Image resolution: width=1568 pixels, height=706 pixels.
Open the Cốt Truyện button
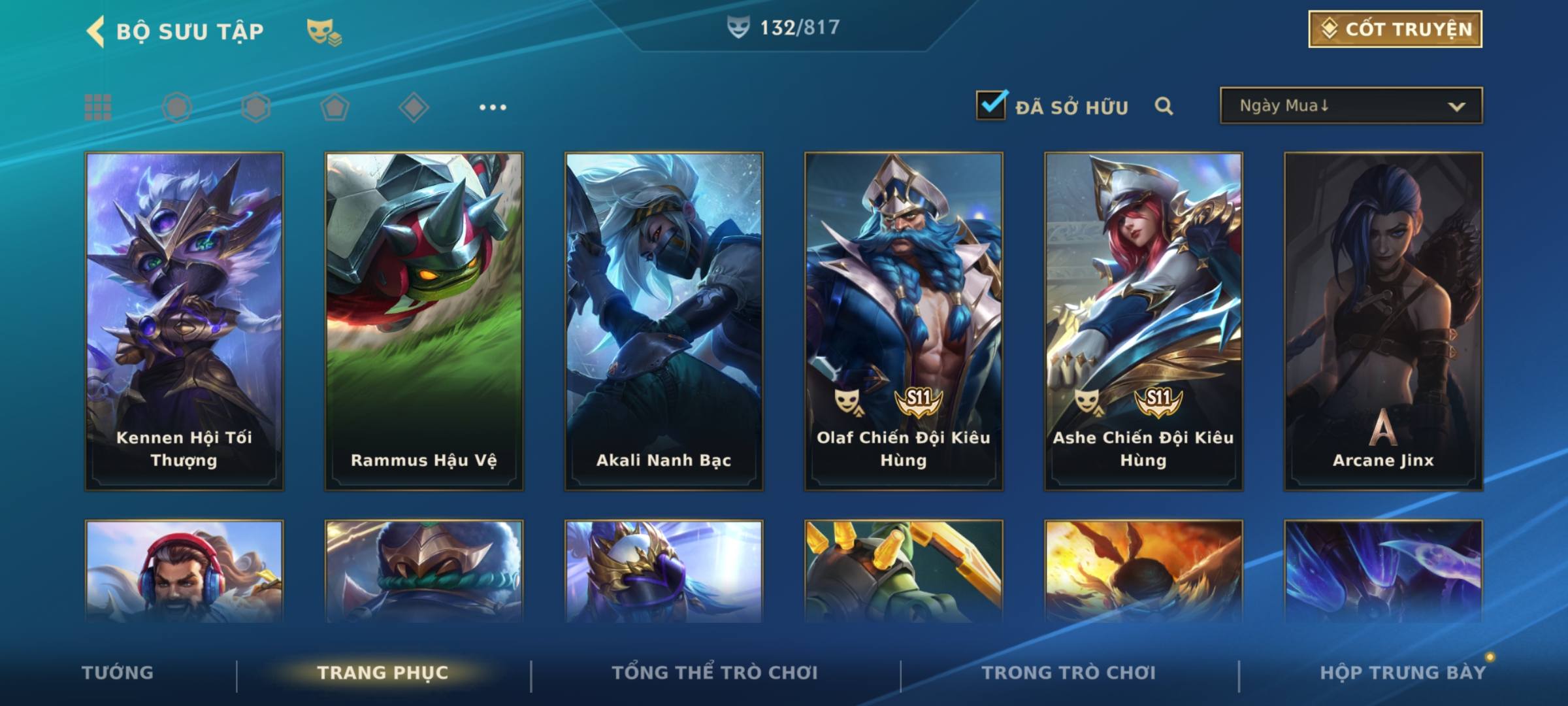coord(1395,29)
